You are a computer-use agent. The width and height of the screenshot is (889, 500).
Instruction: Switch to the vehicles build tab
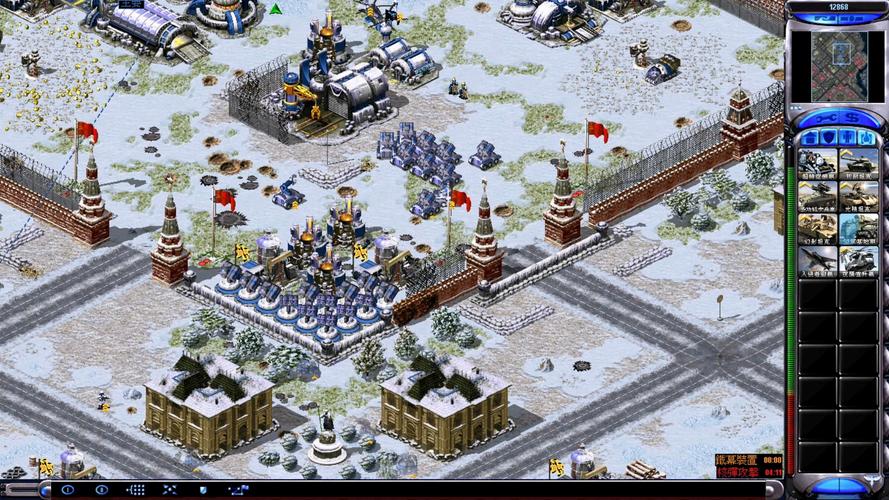pyautogui.click(x=868, y=137)
